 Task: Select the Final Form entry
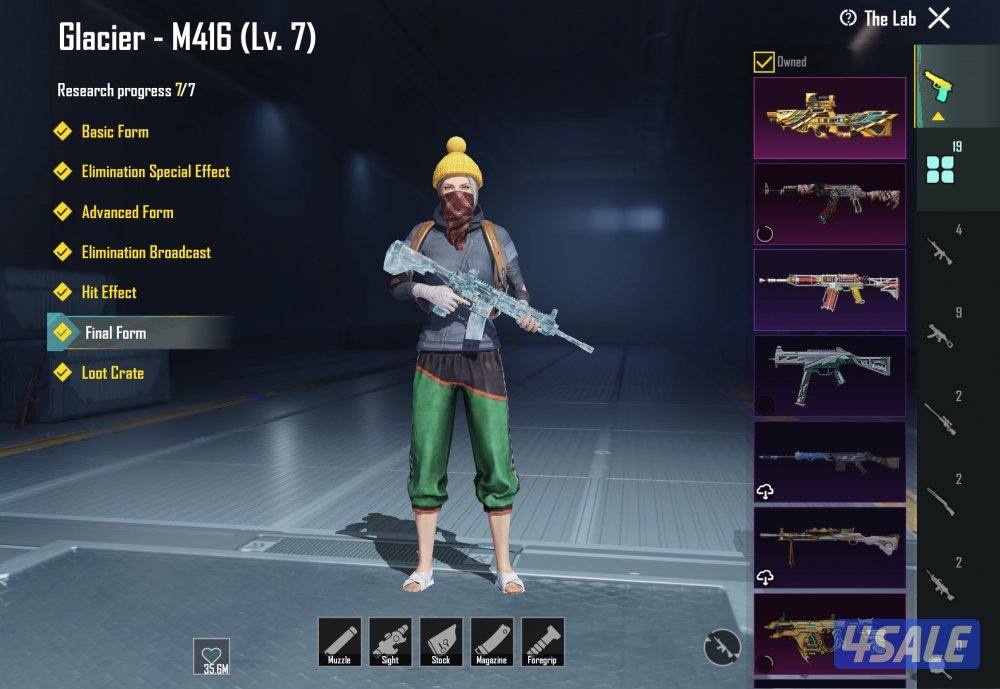pos(115,333)
